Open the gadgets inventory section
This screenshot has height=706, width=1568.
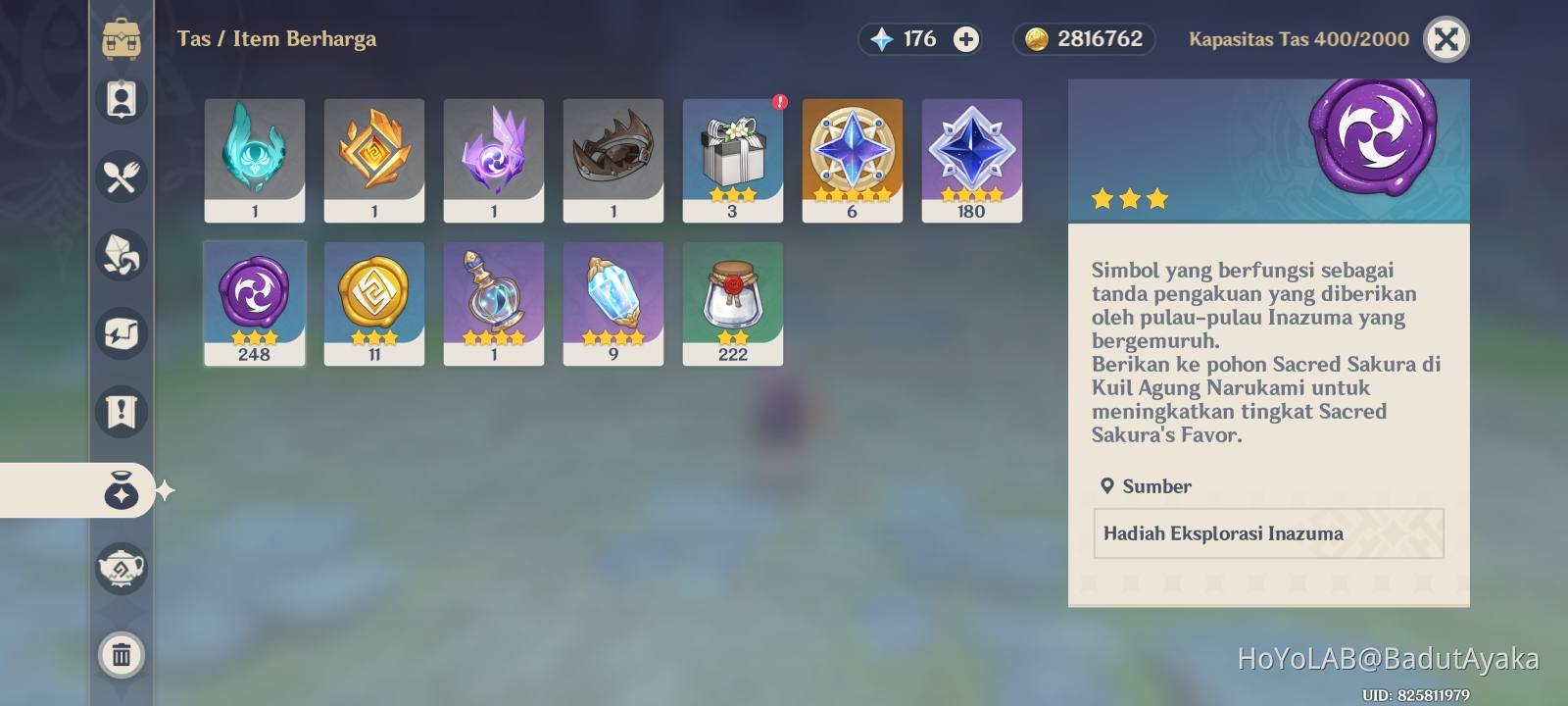[121, 335]
